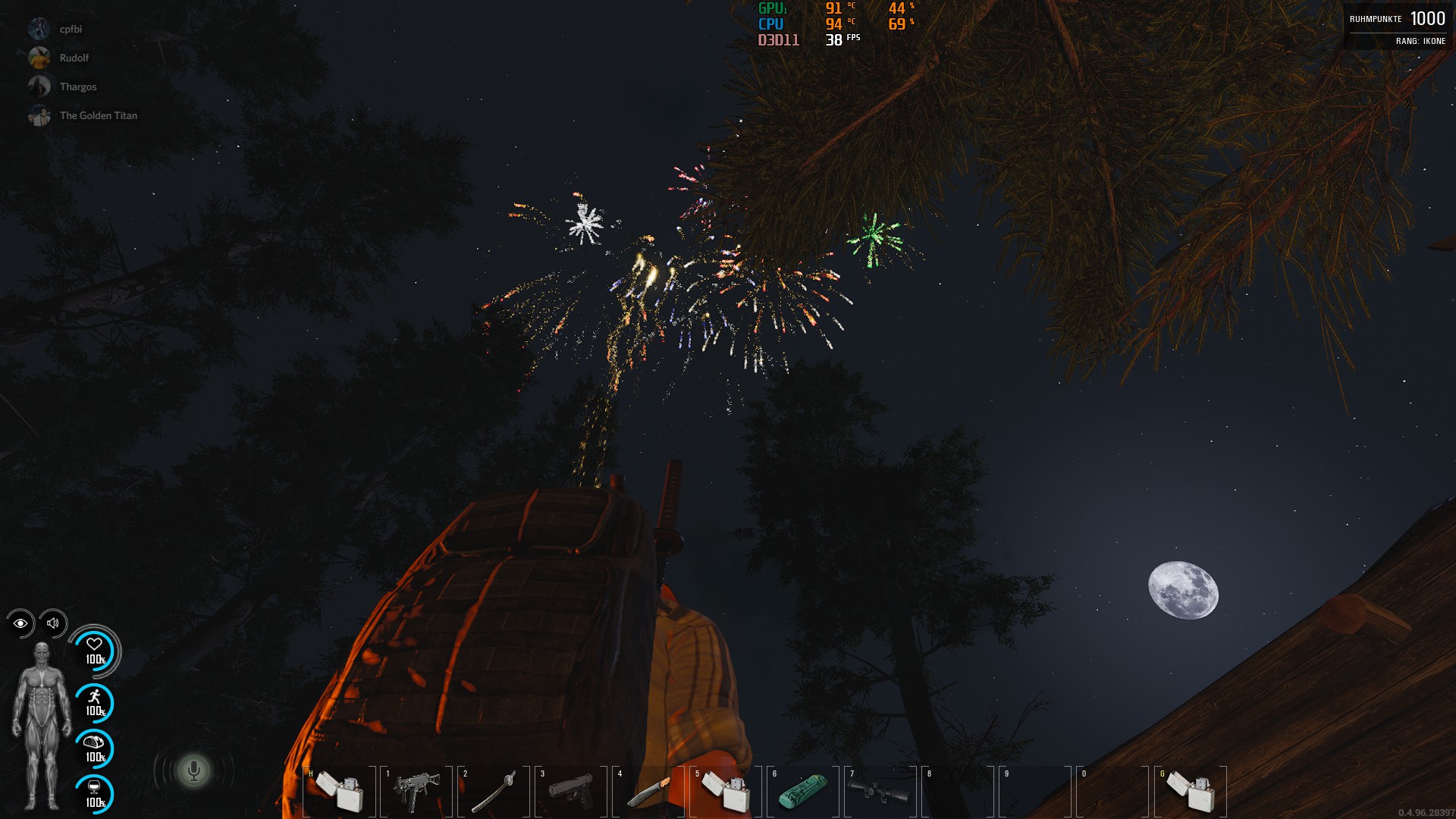Click the eye visibility indicator icon

pyautogui.click(x=20, y=623)
